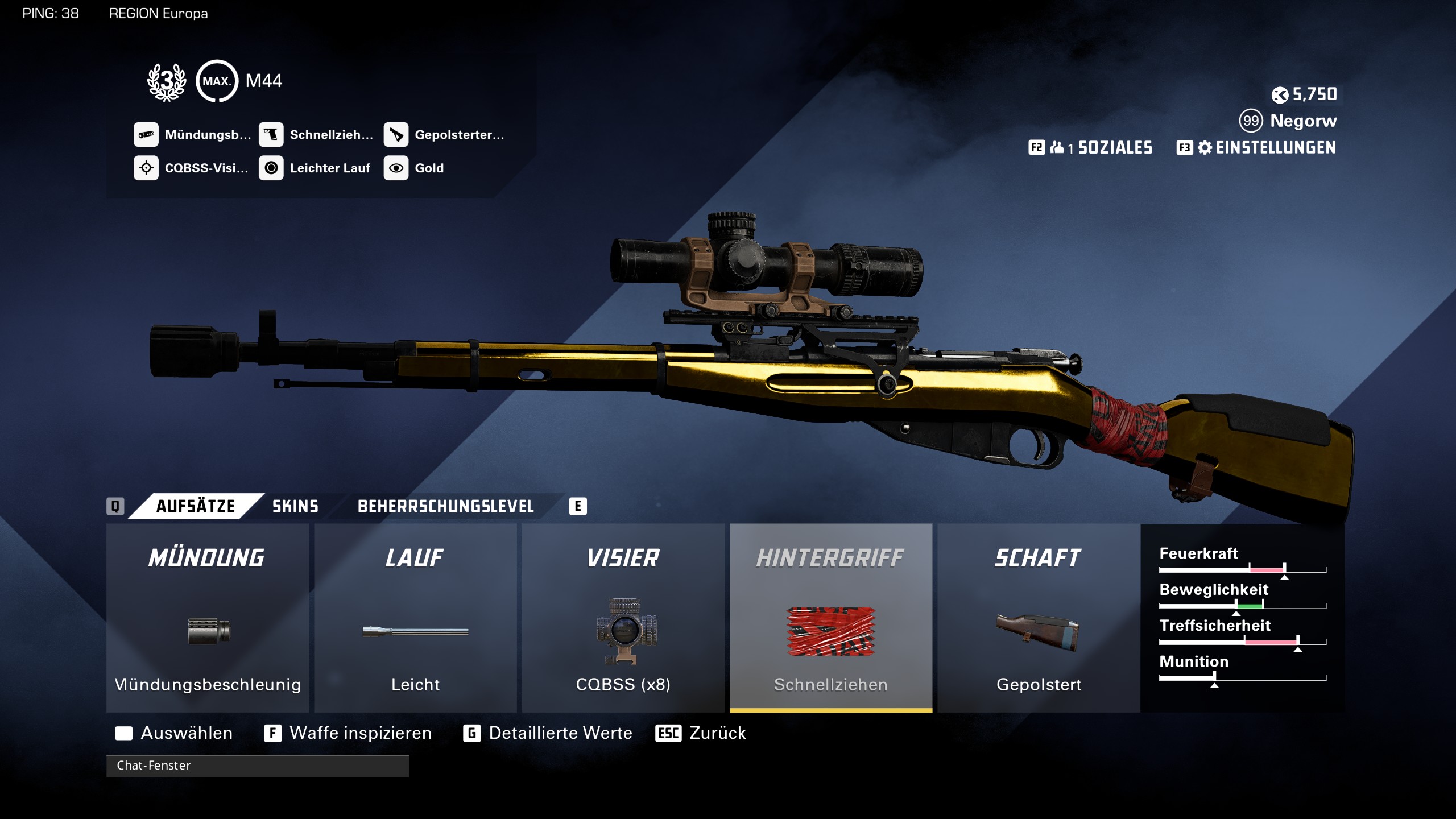1456x819 pixels.
Task: Click Waffe inspizieren
Action: tap(359, 733)
